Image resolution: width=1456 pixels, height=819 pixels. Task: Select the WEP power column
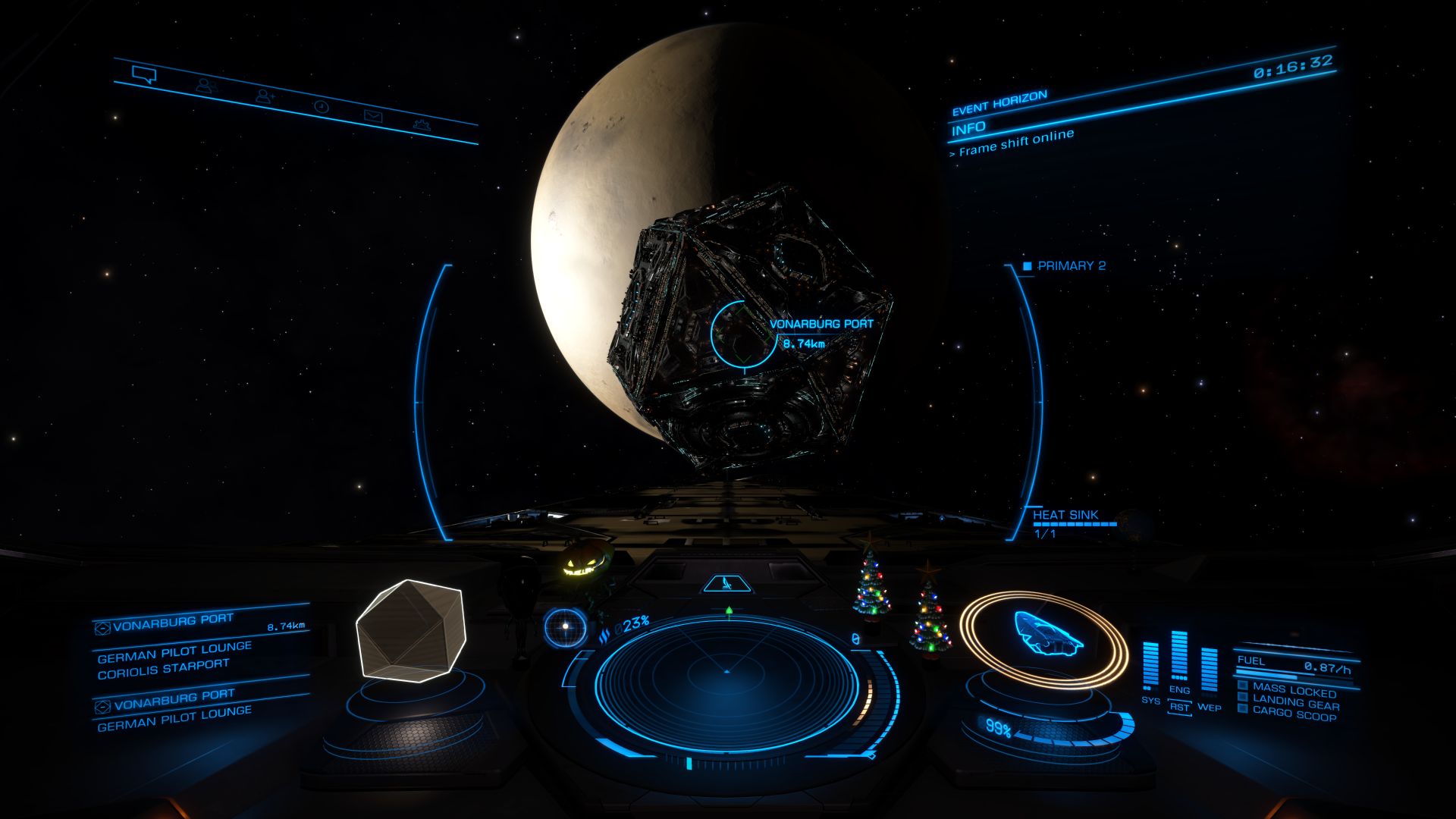point(1209,671)
